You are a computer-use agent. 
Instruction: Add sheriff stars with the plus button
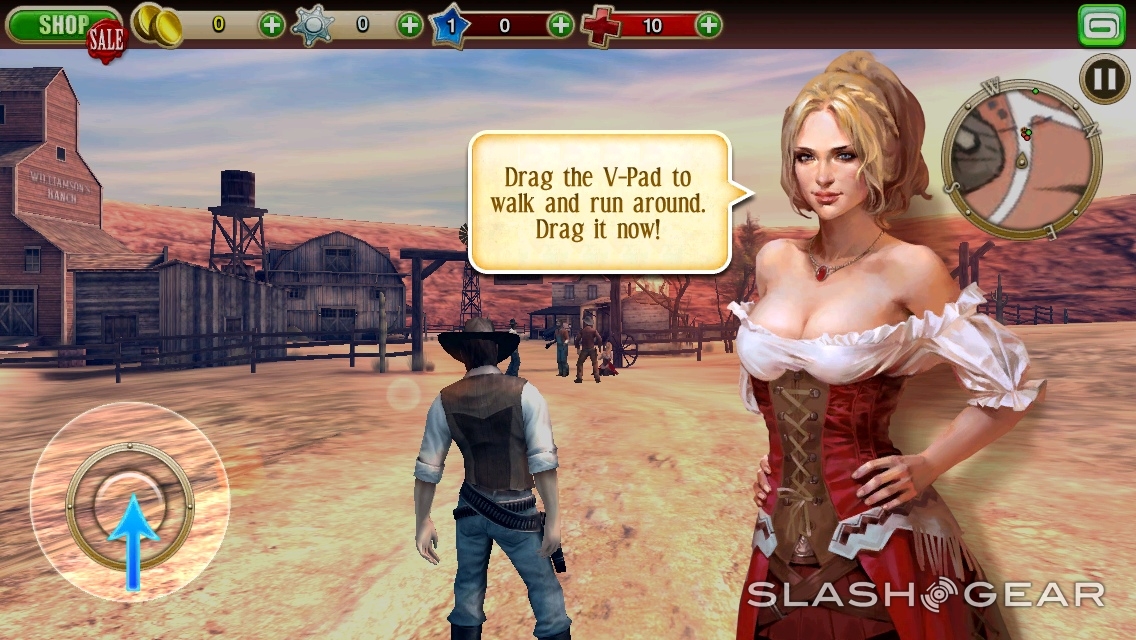[410, 25]
